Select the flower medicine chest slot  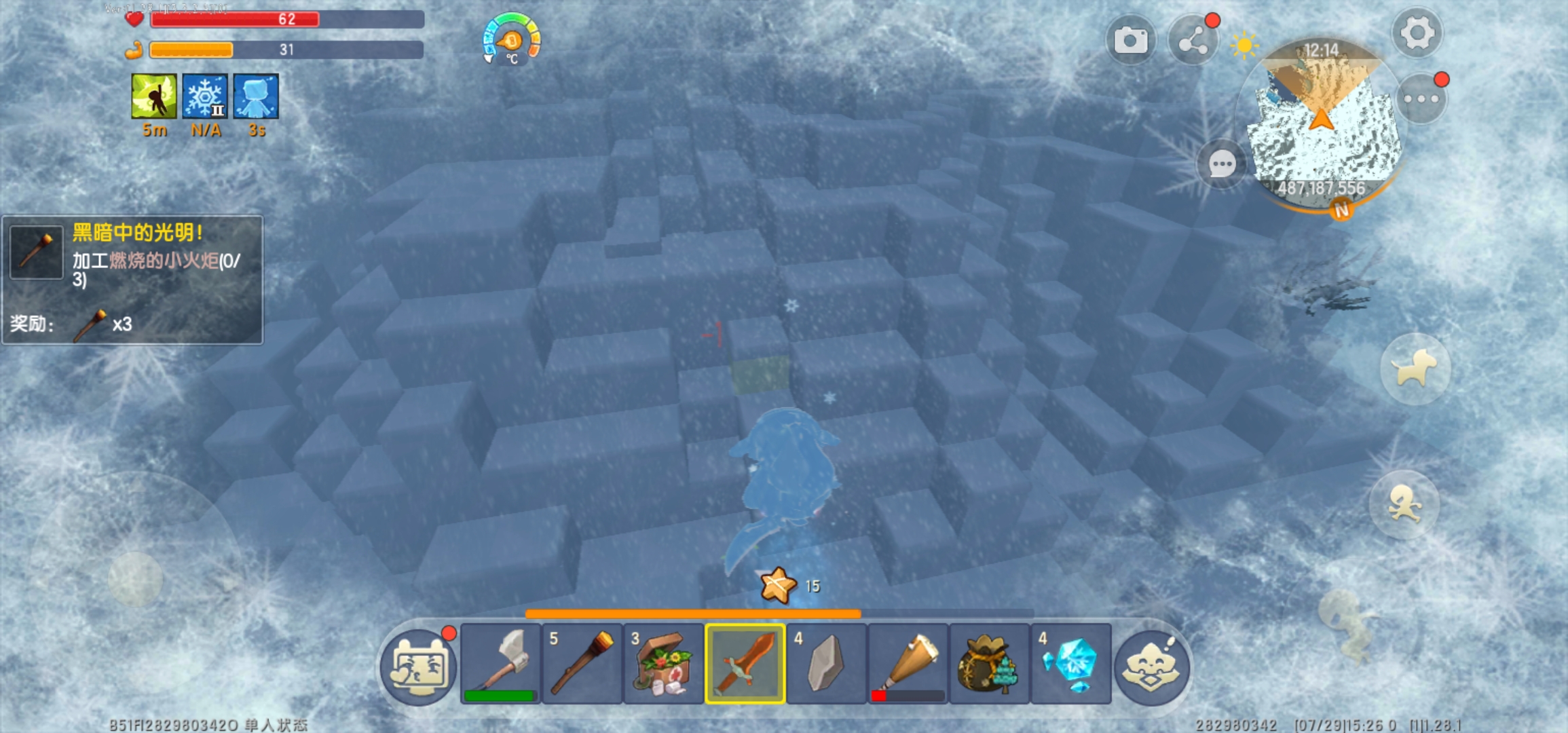click(663, 663)
